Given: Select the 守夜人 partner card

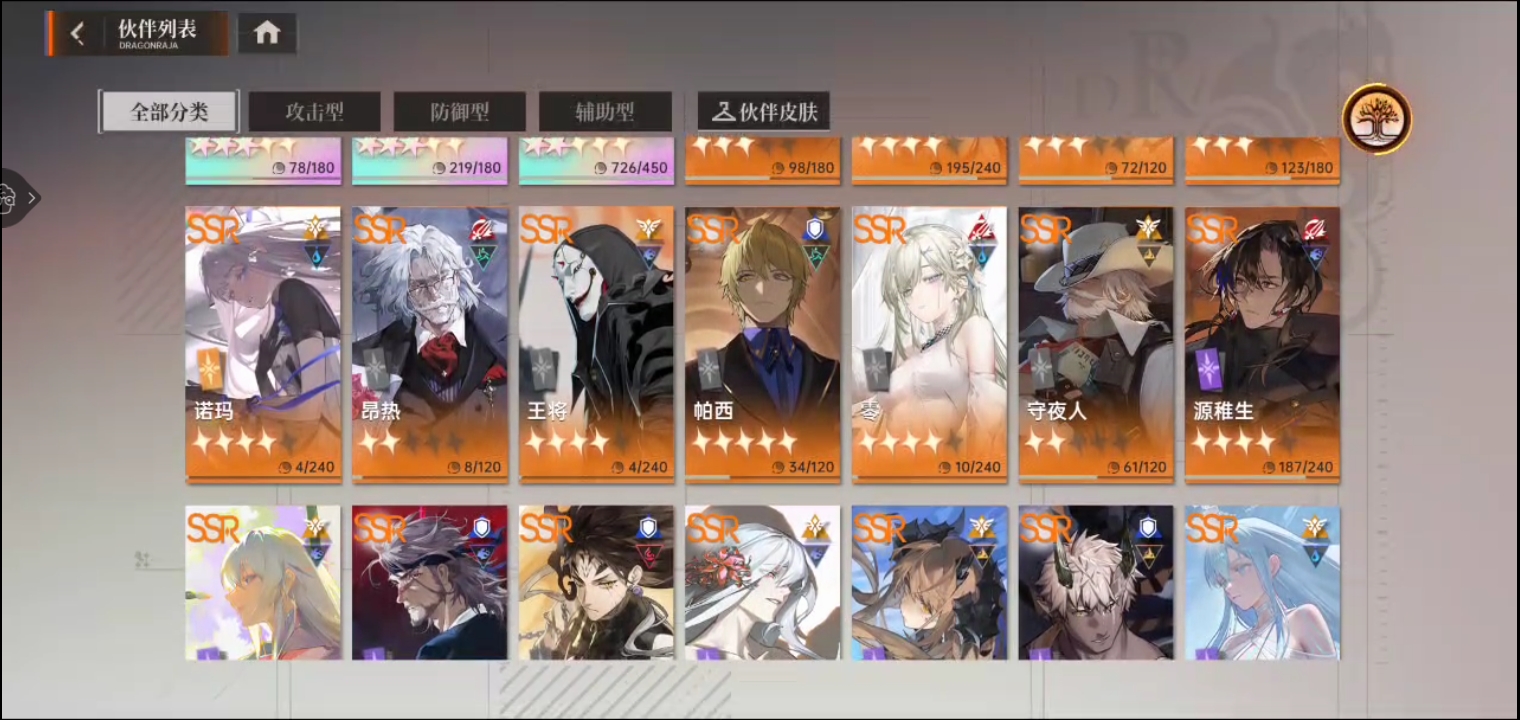Looking at the screenshot, I should pyautogui.click(x=1096, y=344).
